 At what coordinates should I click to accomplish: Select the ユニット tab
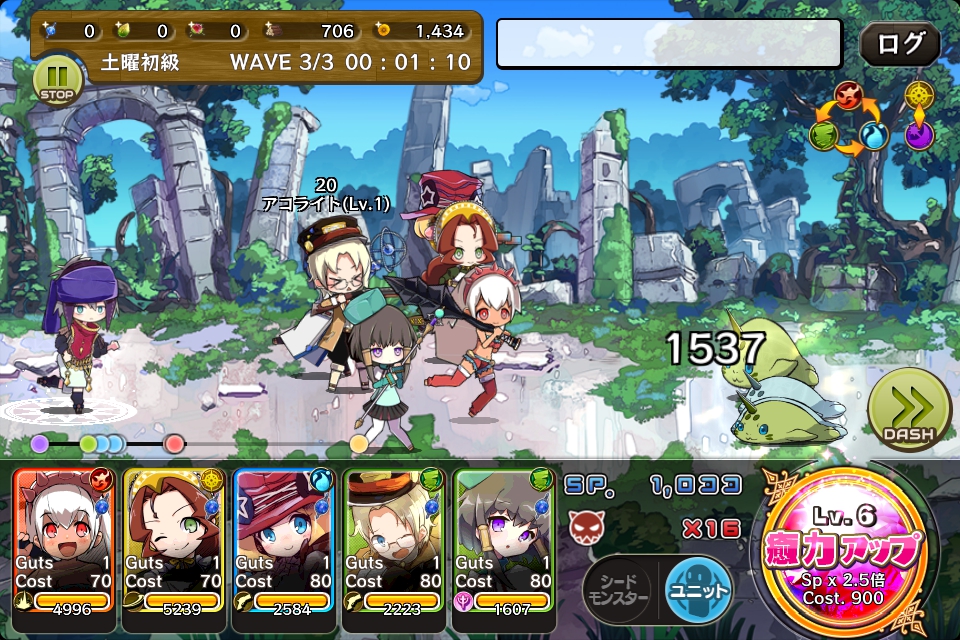tap(697, 591)
